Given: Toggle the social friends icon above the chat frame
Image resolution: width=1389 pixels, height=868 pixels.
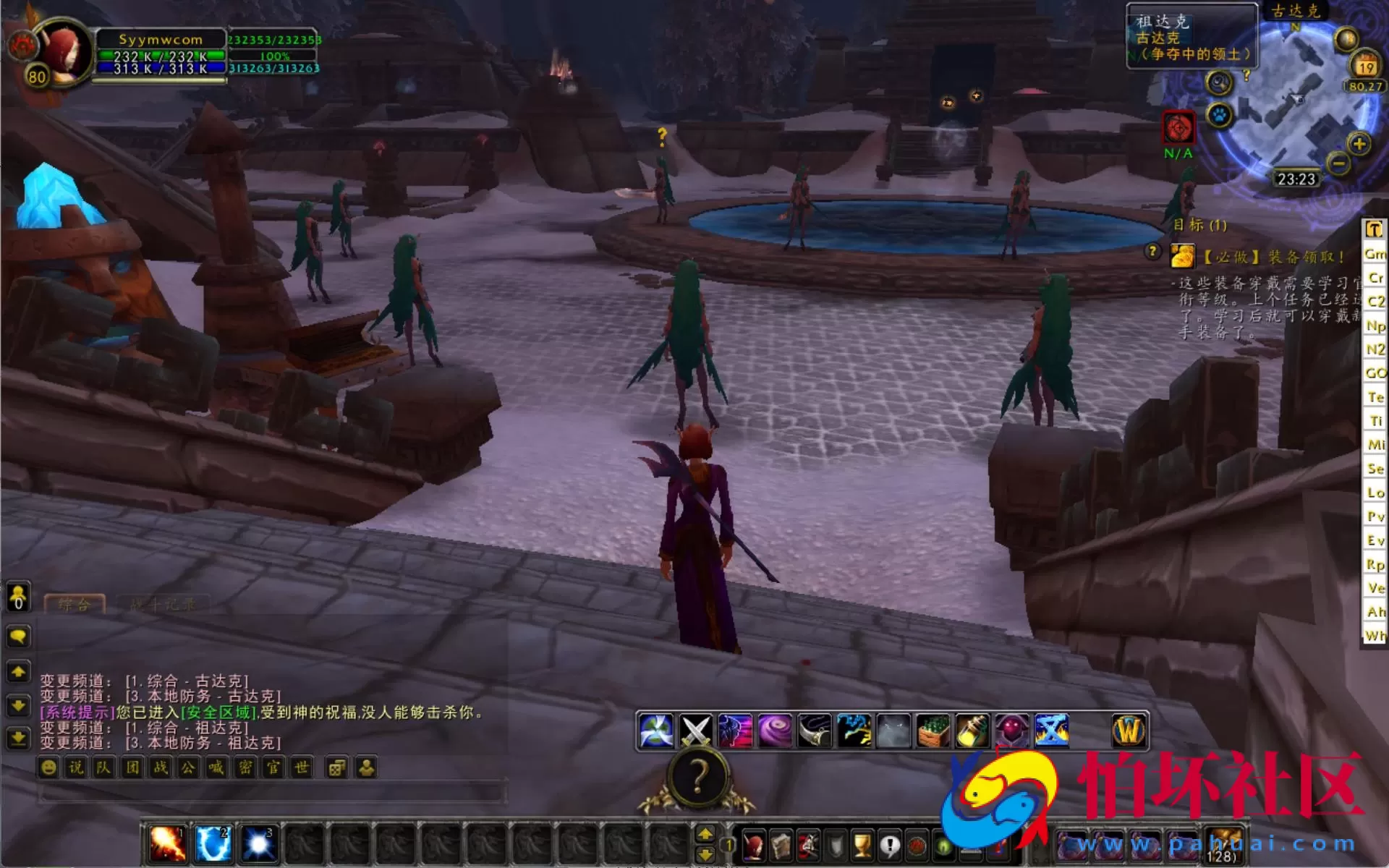Looking at the screenshot, I should tap(17, 597).
